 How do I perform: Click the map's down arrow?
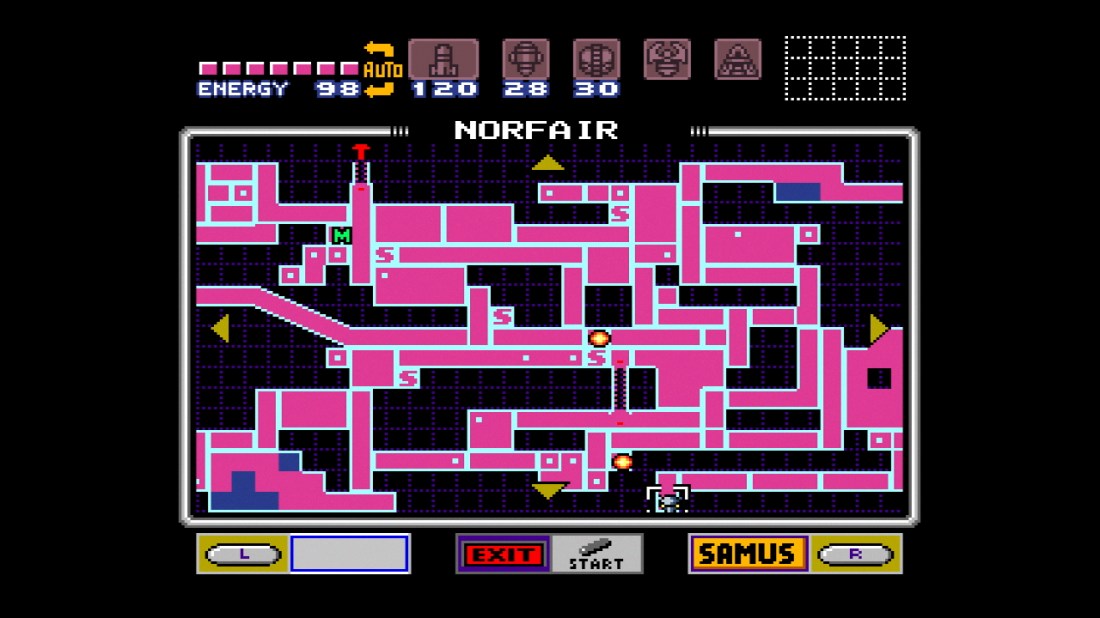click(x=548, y=490)
